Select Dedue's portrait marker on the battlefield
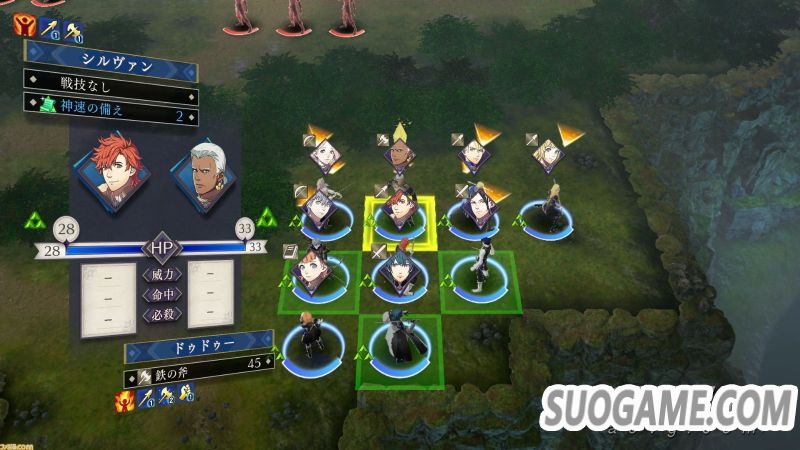800x450 pixels. click(x=400, y=155)
